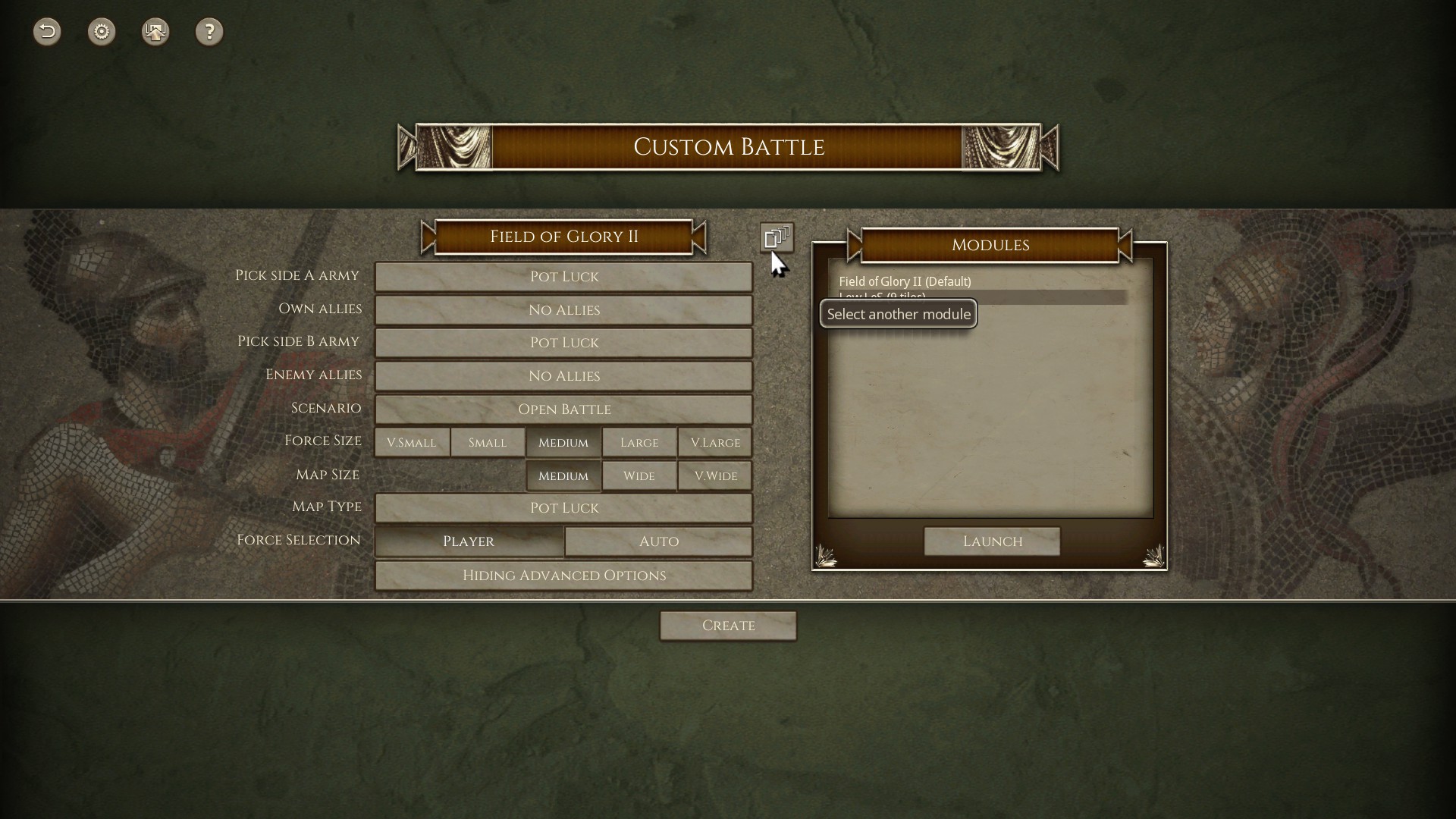Image resolution: width=1456 pixels, height=819 pixels.
Task: Open the settings gear icon
Action: (x=102, y=32)
